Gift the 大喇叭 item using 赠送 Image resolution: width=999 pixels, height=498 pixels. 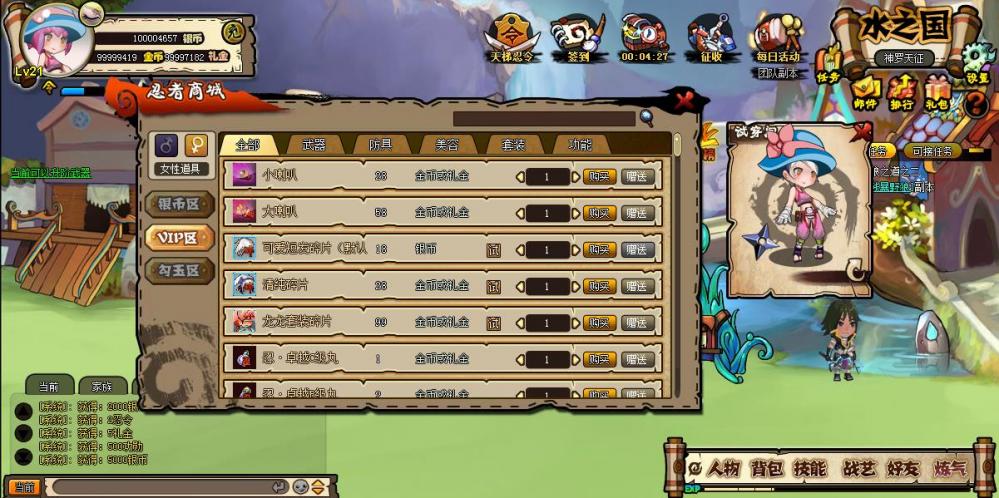coord(637,213)
